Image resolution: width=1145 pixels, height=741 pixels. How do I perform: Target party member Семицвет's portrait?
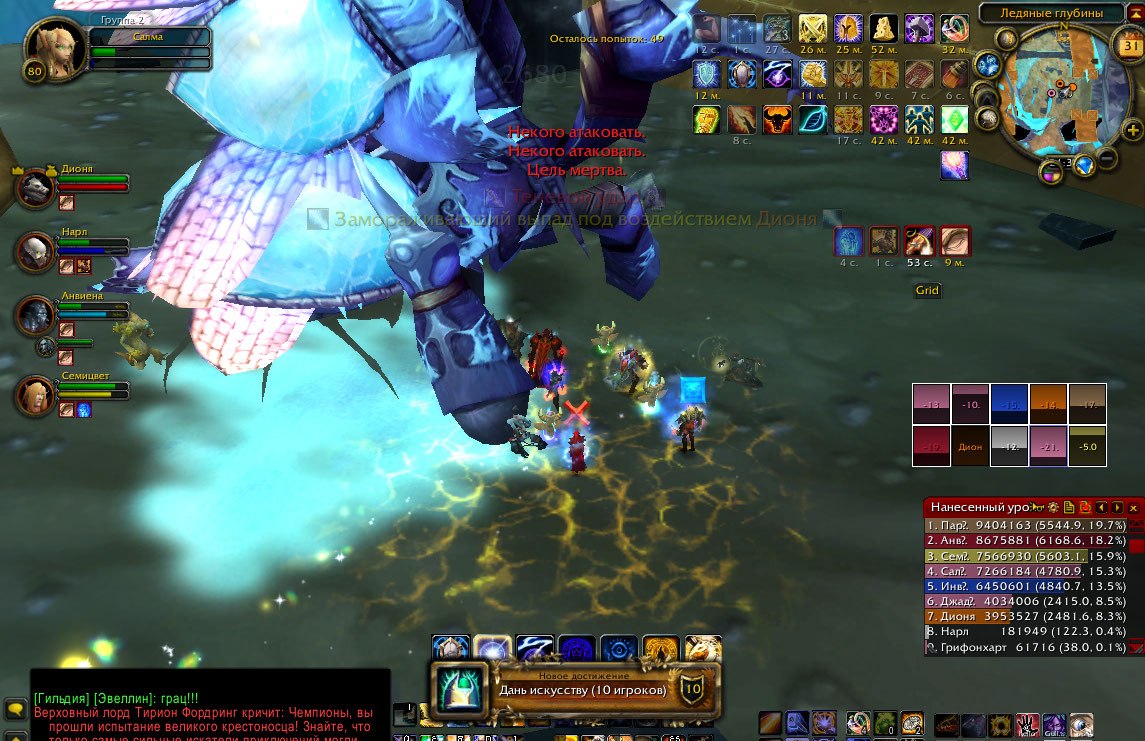click(x=36, y=393)
